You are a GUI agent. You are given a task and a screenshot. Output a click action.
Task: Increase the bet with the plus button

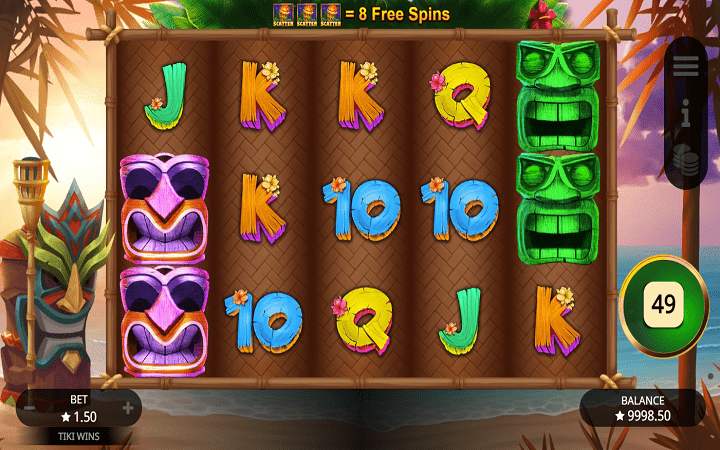[128, 408]
